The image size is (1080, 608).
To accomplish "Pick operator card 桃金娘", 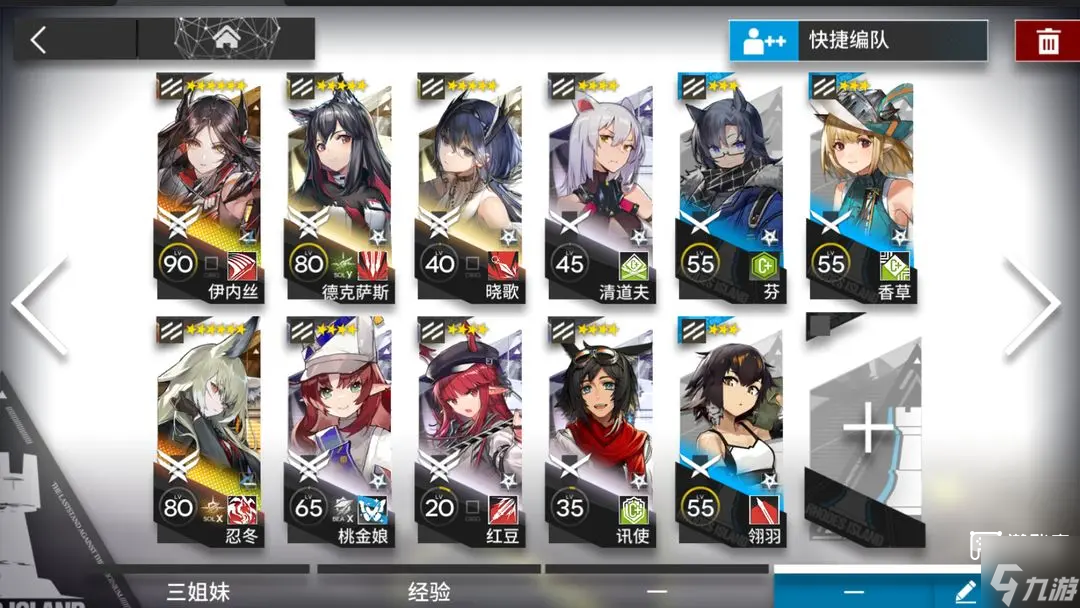I will (x=338, y=432).
